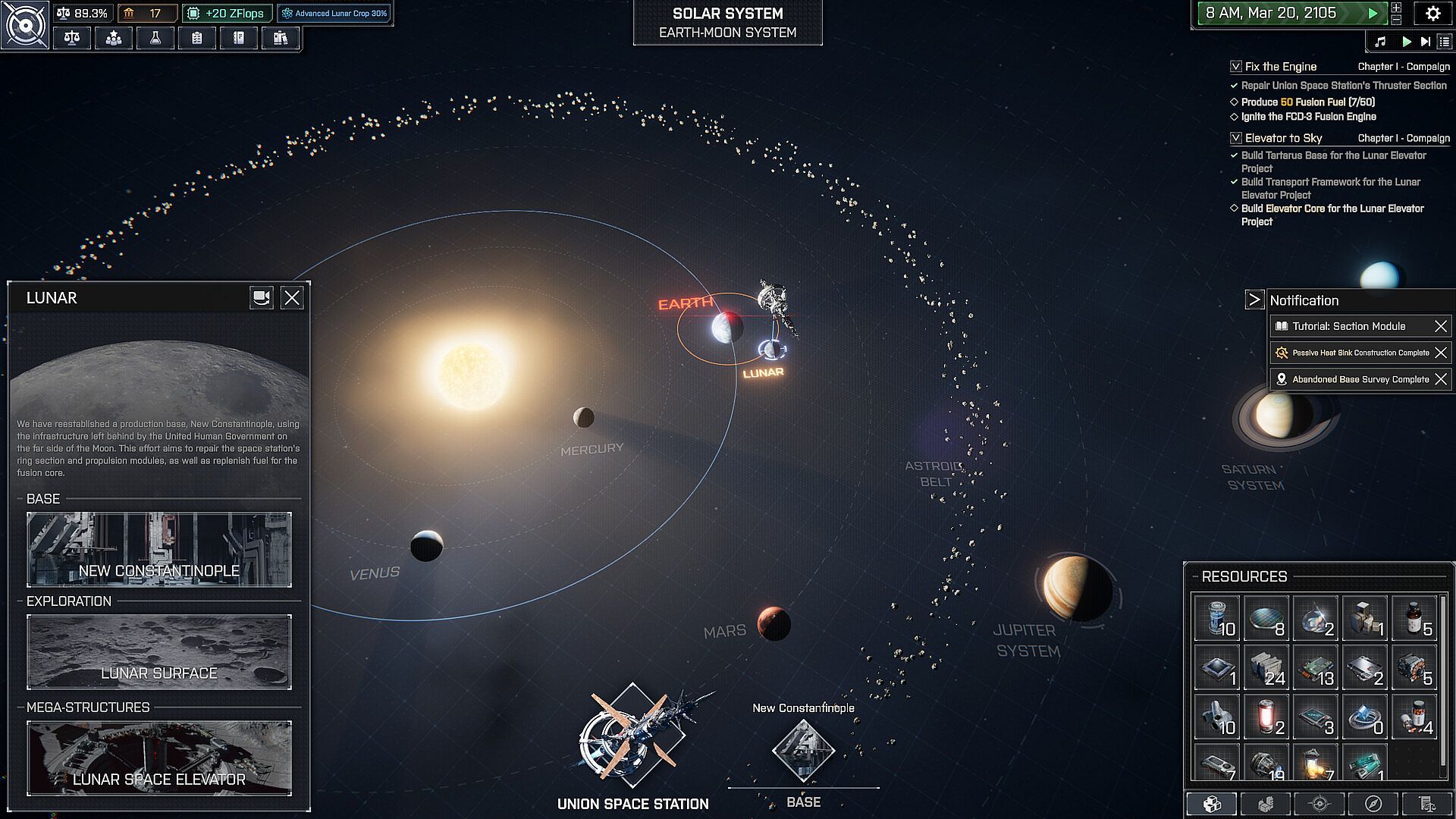Dismiss Abandoned Base Survey Complete notification
This screenshot has height=819, width=1456.
[x=1441, y=379]
